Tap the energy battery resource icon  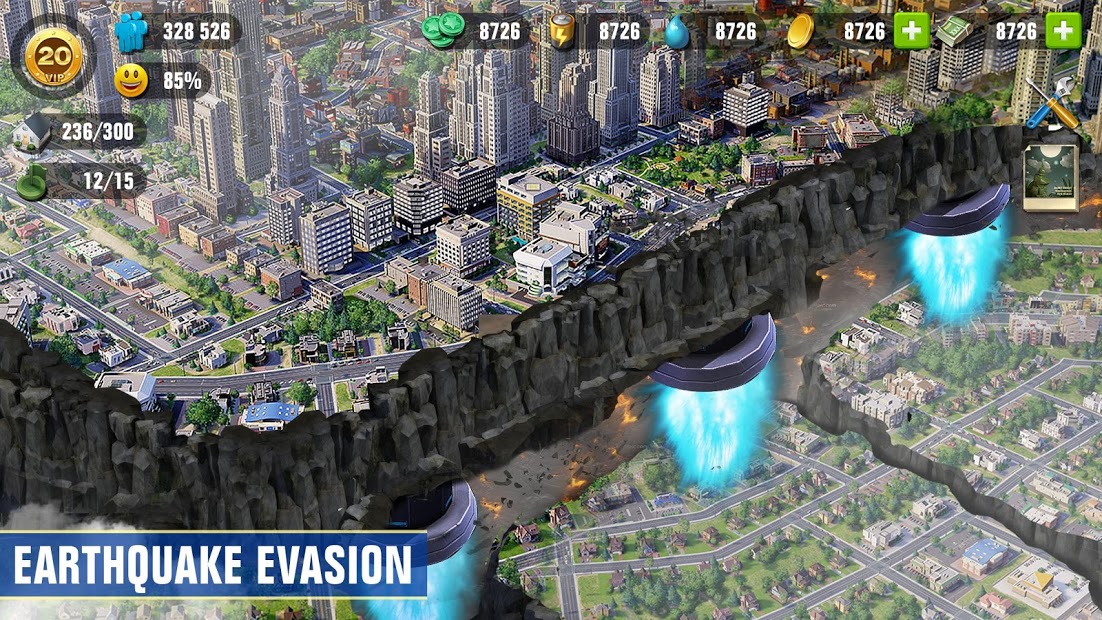pyautogui.click(x=562, y=31)
